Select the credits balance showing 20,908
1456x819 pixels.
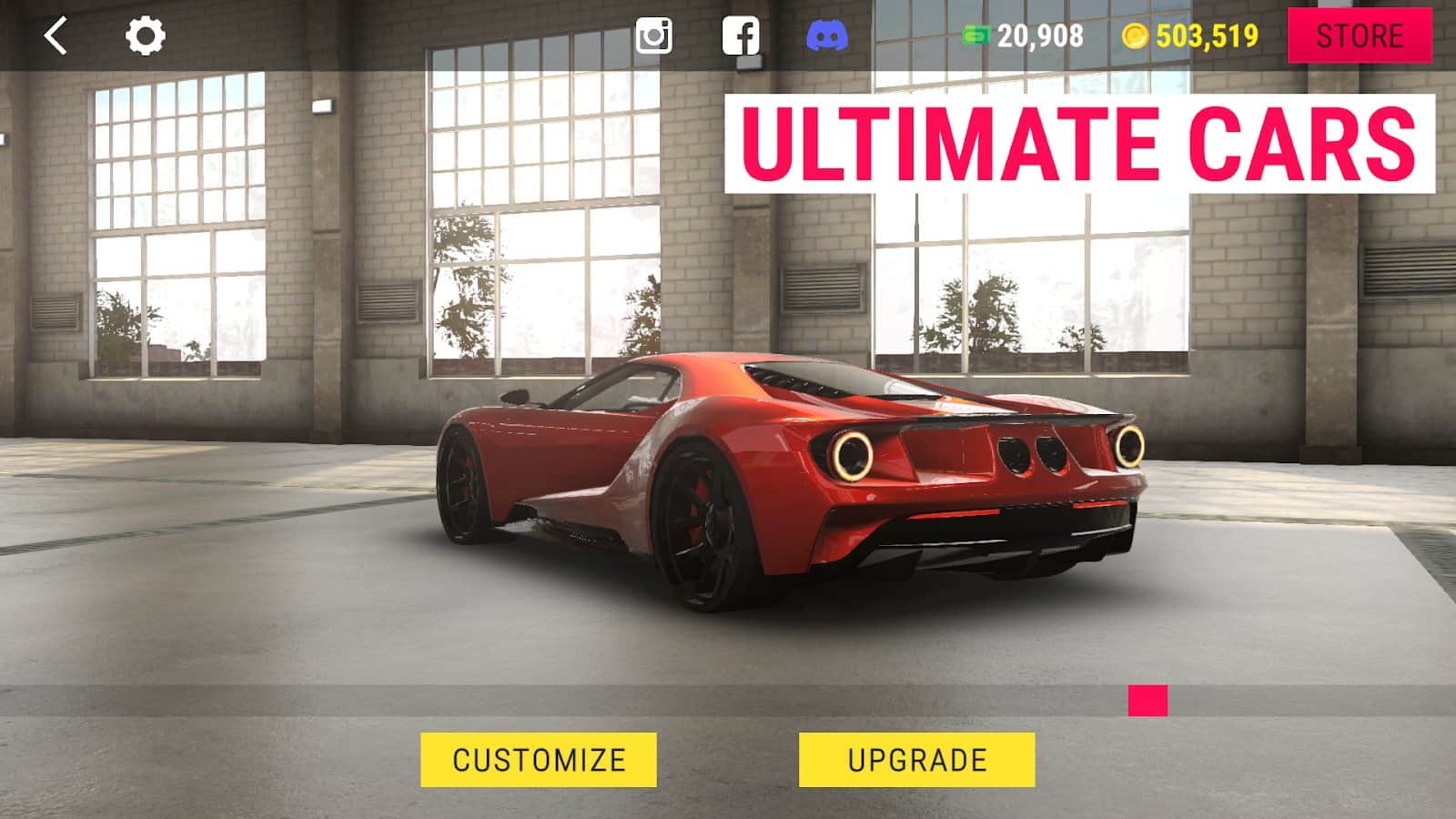pyautogui.click(x=1037, y=36)
